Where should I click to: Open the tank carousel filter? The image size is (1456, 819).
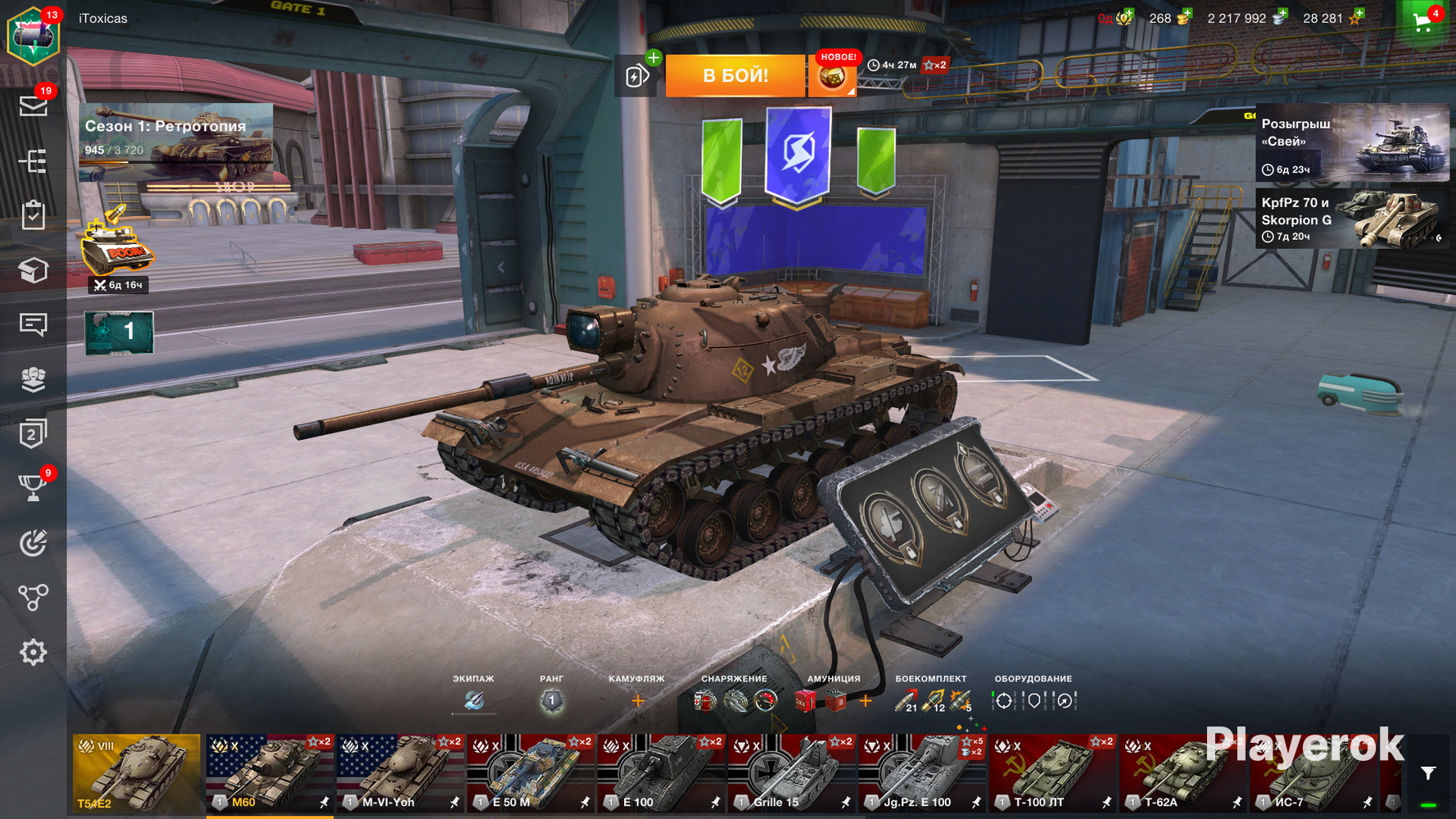pyautogui.click(x=1428, y=773)
